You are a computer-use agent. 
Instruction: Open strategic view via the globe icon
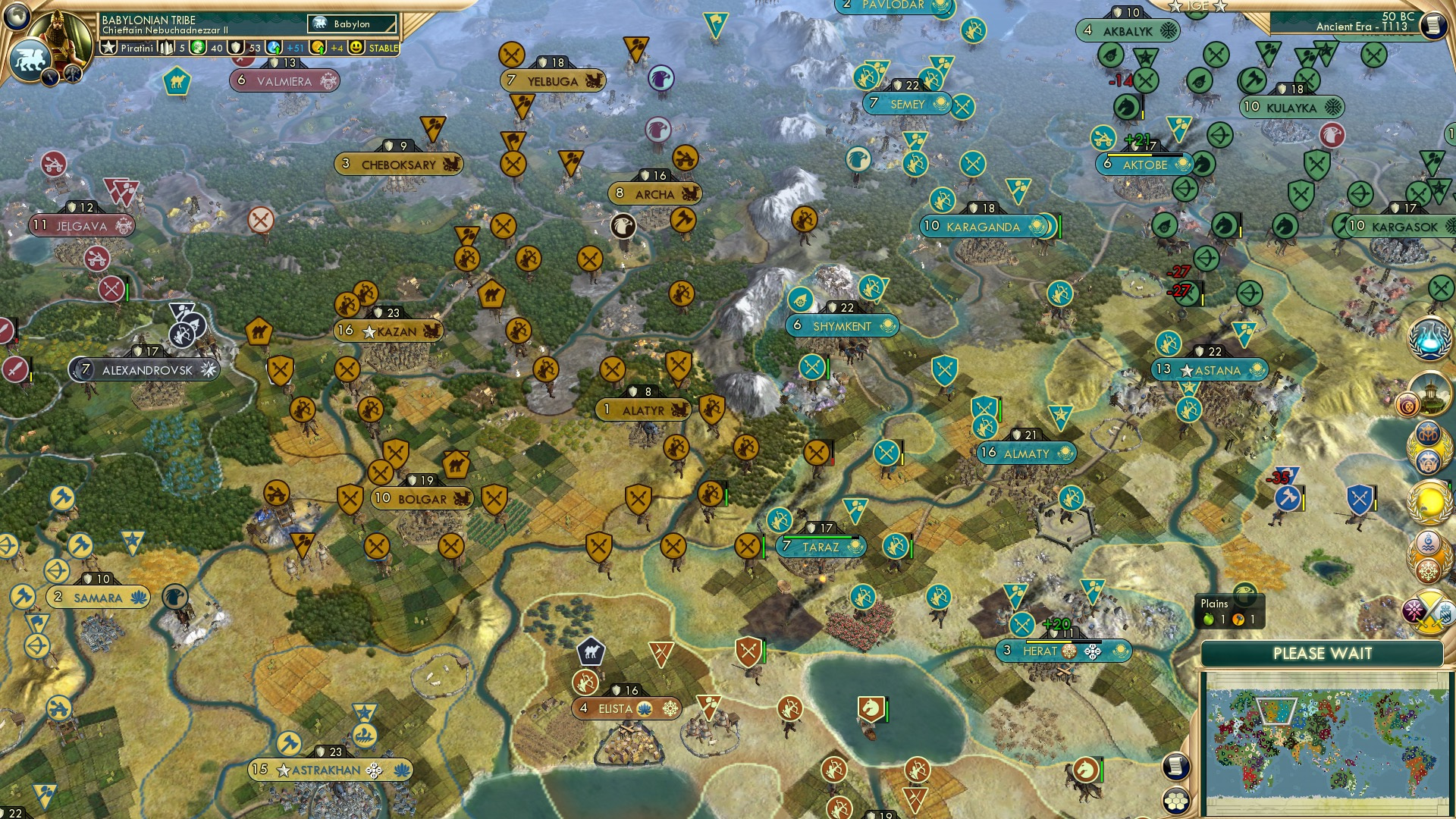tap(15, 16)
